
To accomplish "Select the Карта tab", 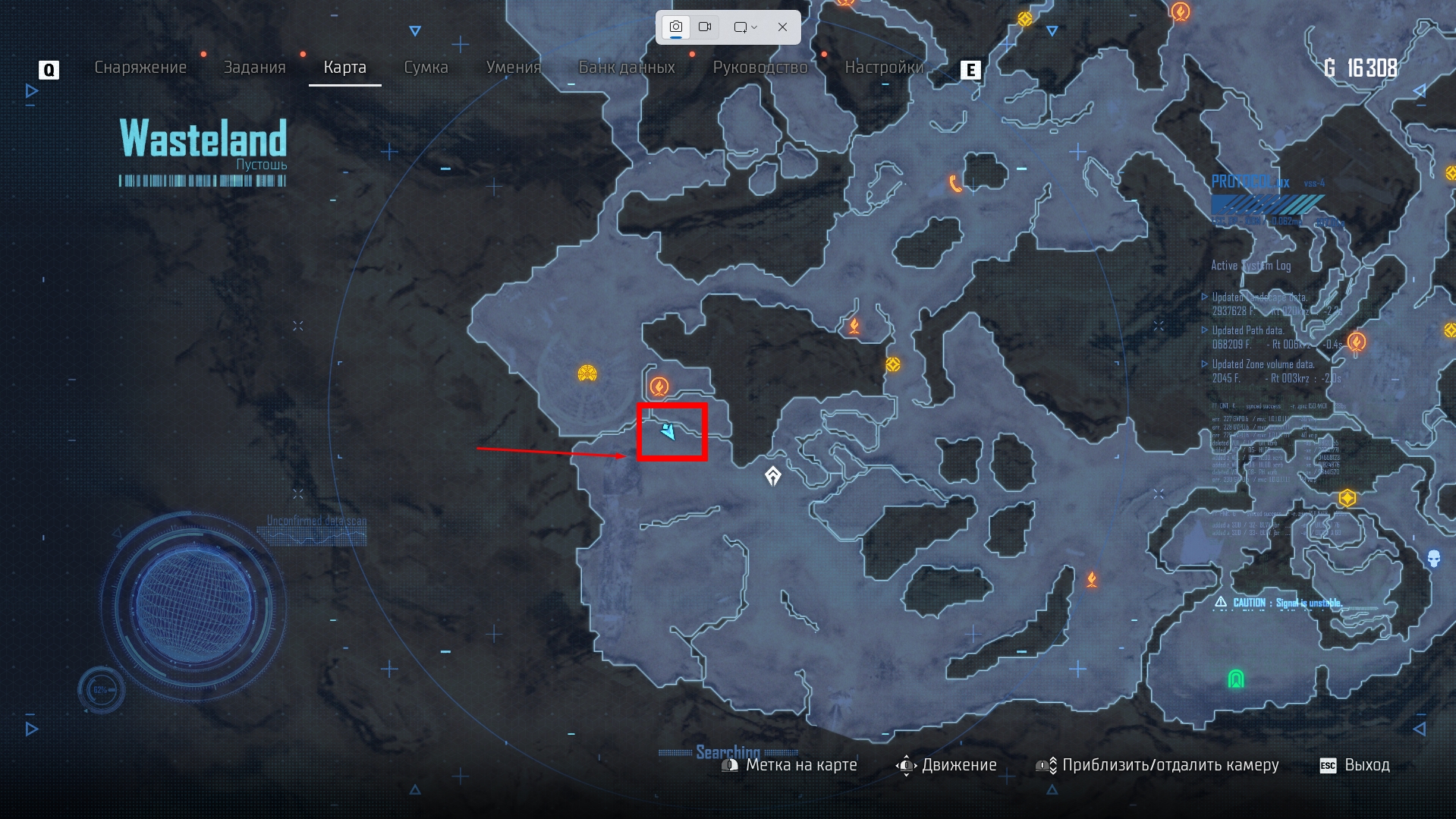I will tap(344, 68).
